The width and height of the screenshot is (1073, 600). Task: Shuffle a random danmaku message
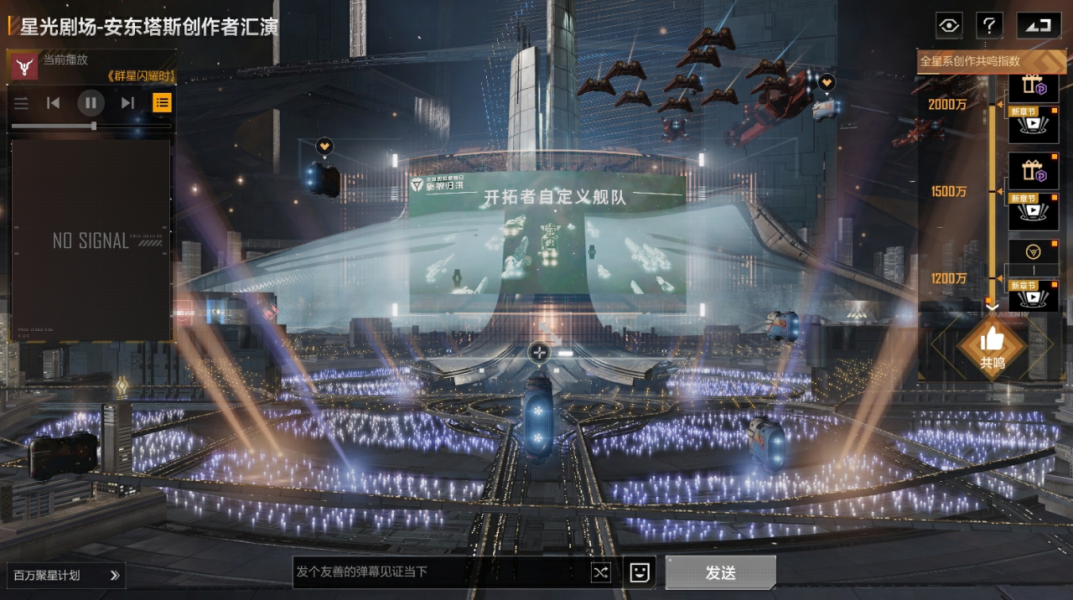click(599, 572)
